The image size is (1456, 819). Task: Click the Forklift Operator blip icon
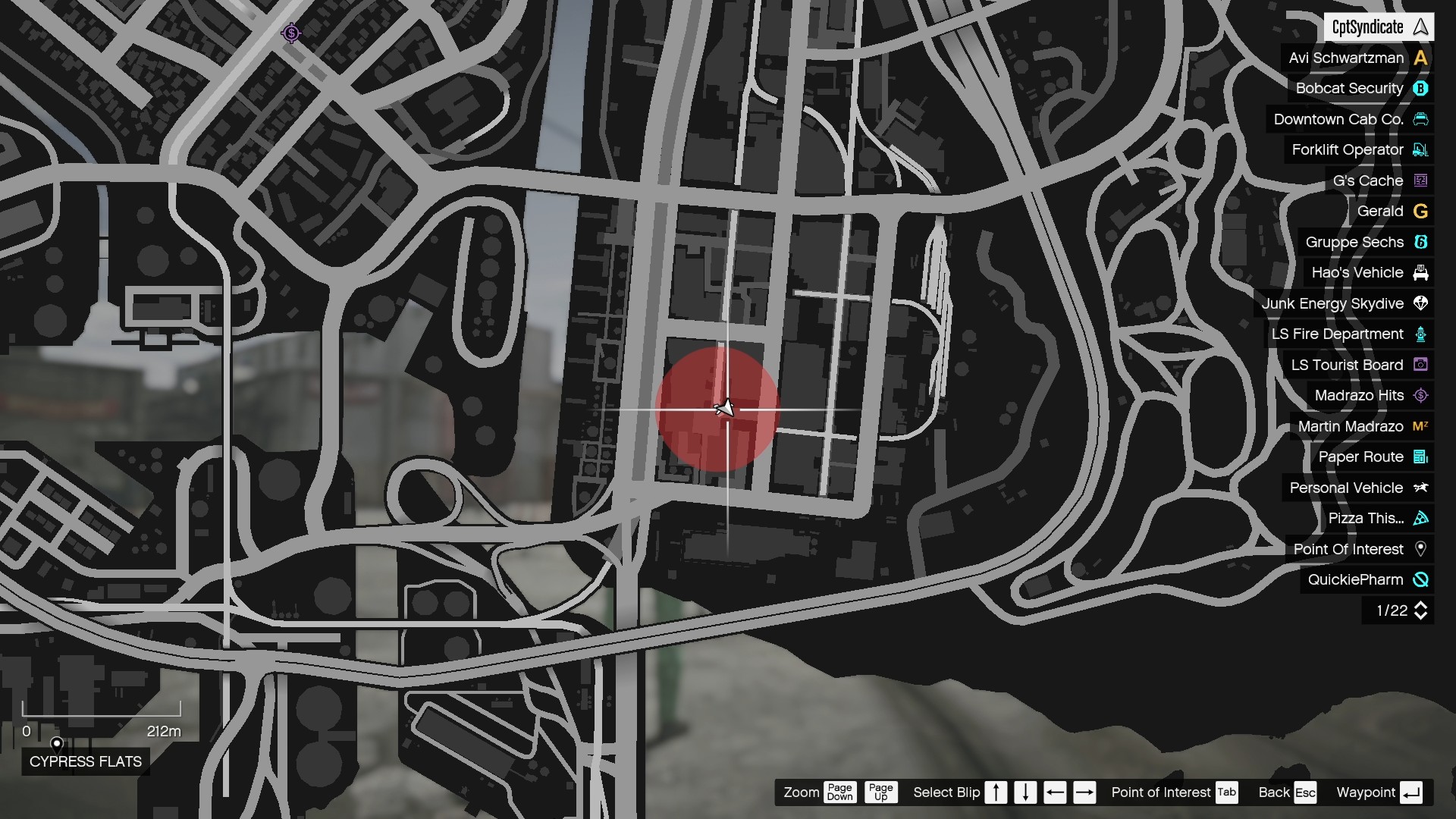pos(1421,150)
